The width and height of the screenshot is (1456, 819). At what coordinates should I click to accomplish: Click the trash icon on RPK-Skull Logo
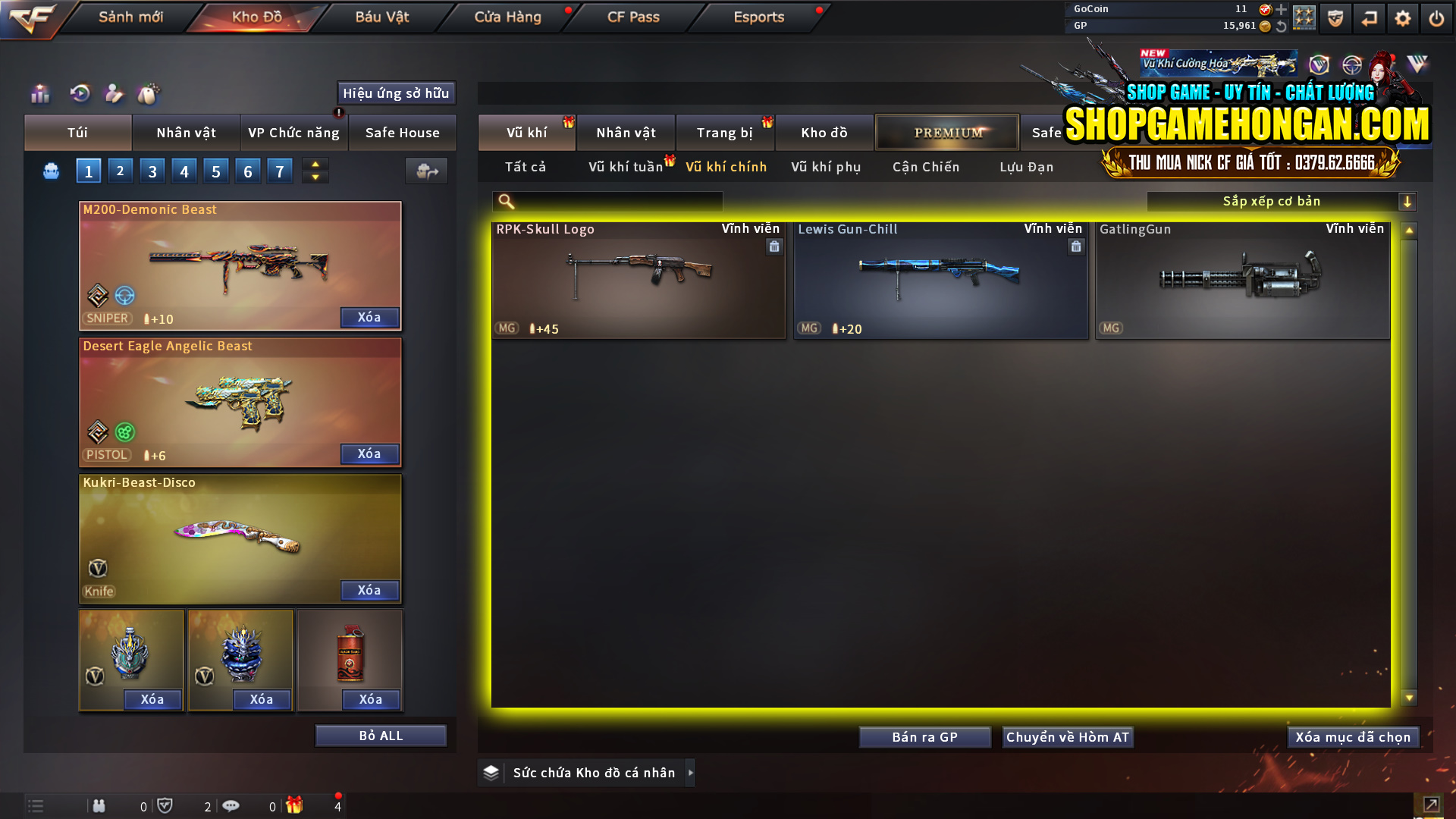tap(774, 246)
